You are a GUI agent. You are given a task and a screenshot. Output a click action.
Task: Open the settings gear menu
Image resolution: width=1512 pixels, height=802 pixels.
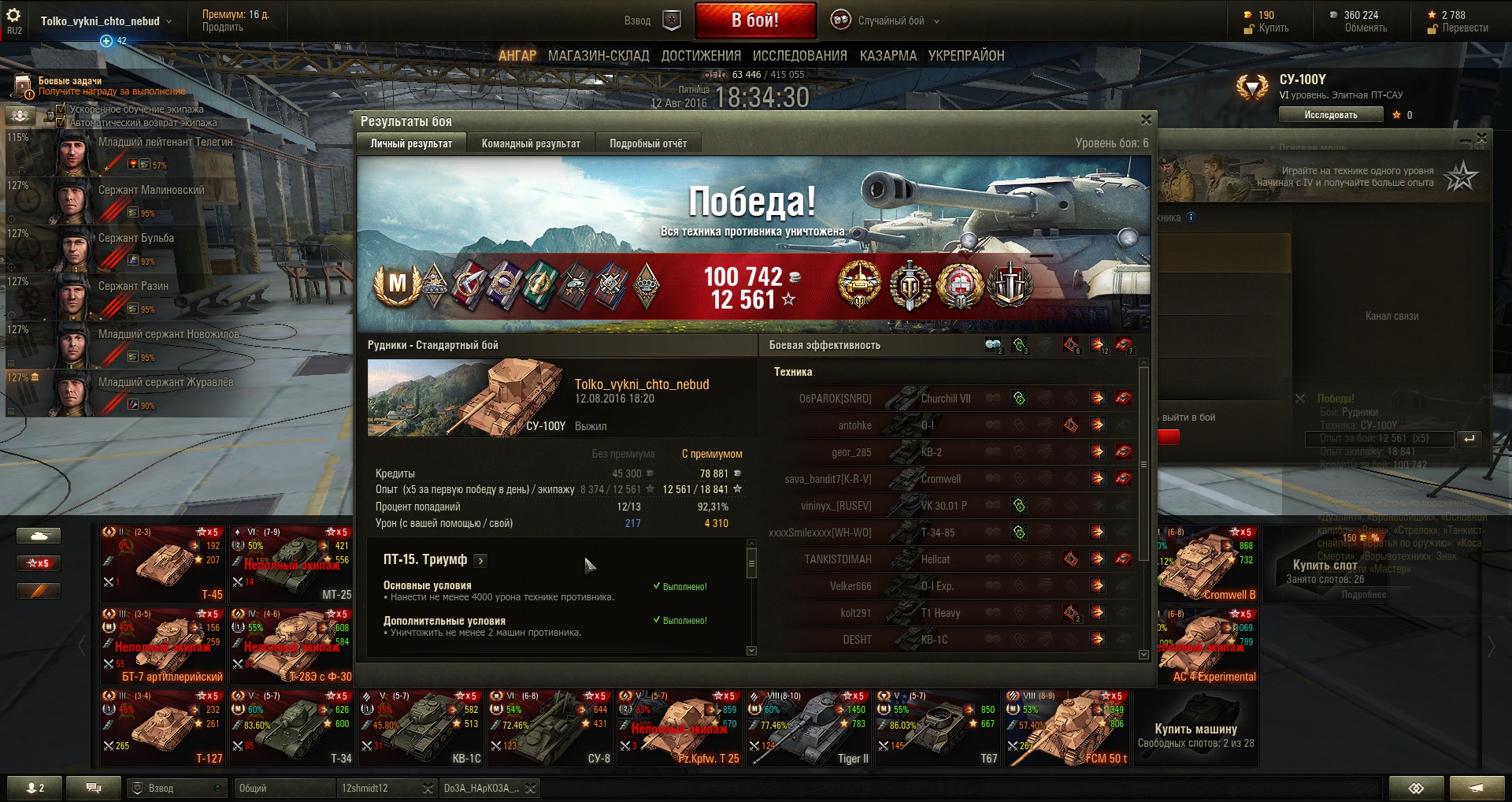click(13, 16)
